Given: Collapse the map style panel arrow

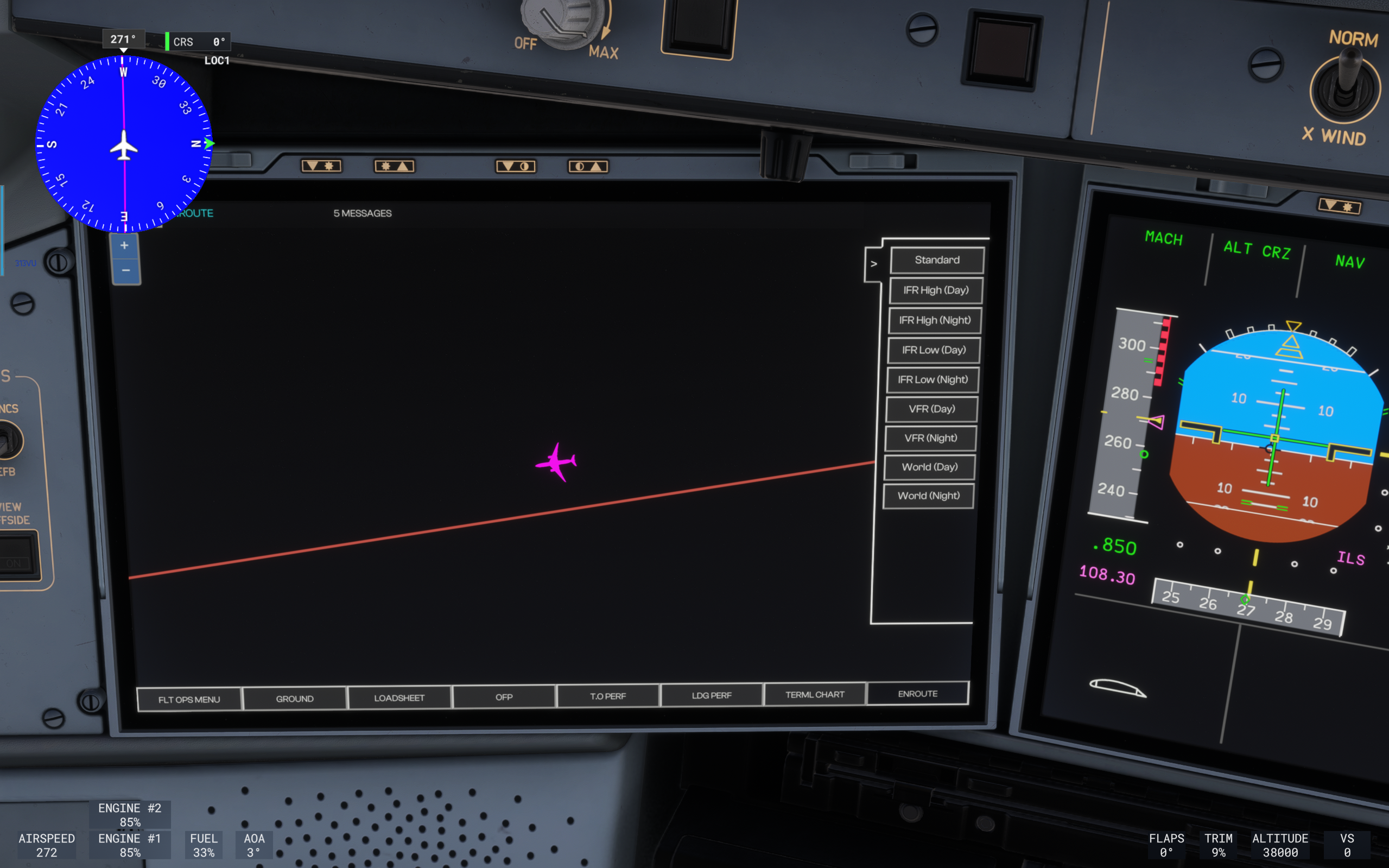Looking at the screenshot, I should (873, 264).
